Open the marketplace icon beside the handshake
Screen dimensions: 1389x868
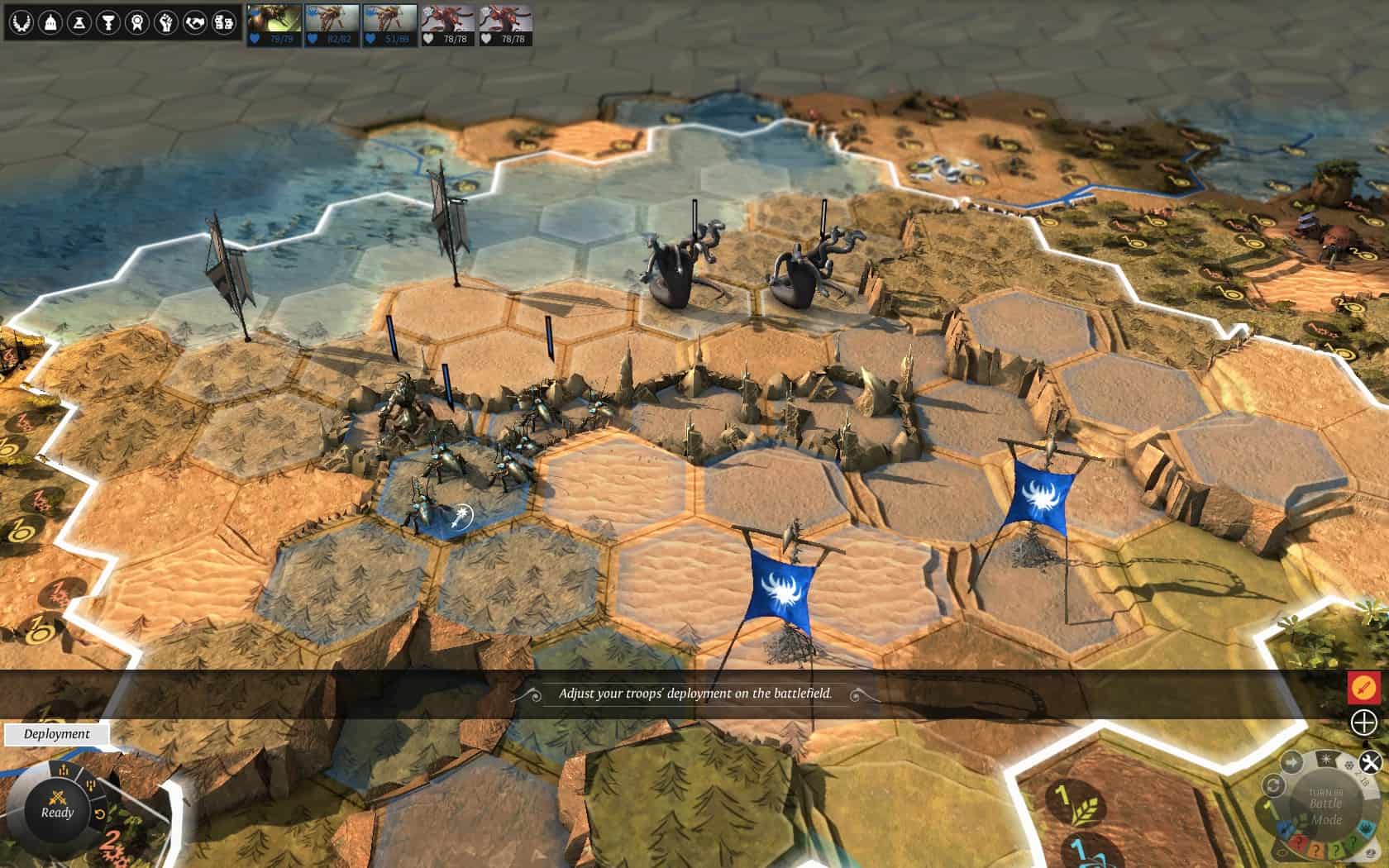[224, 22]
